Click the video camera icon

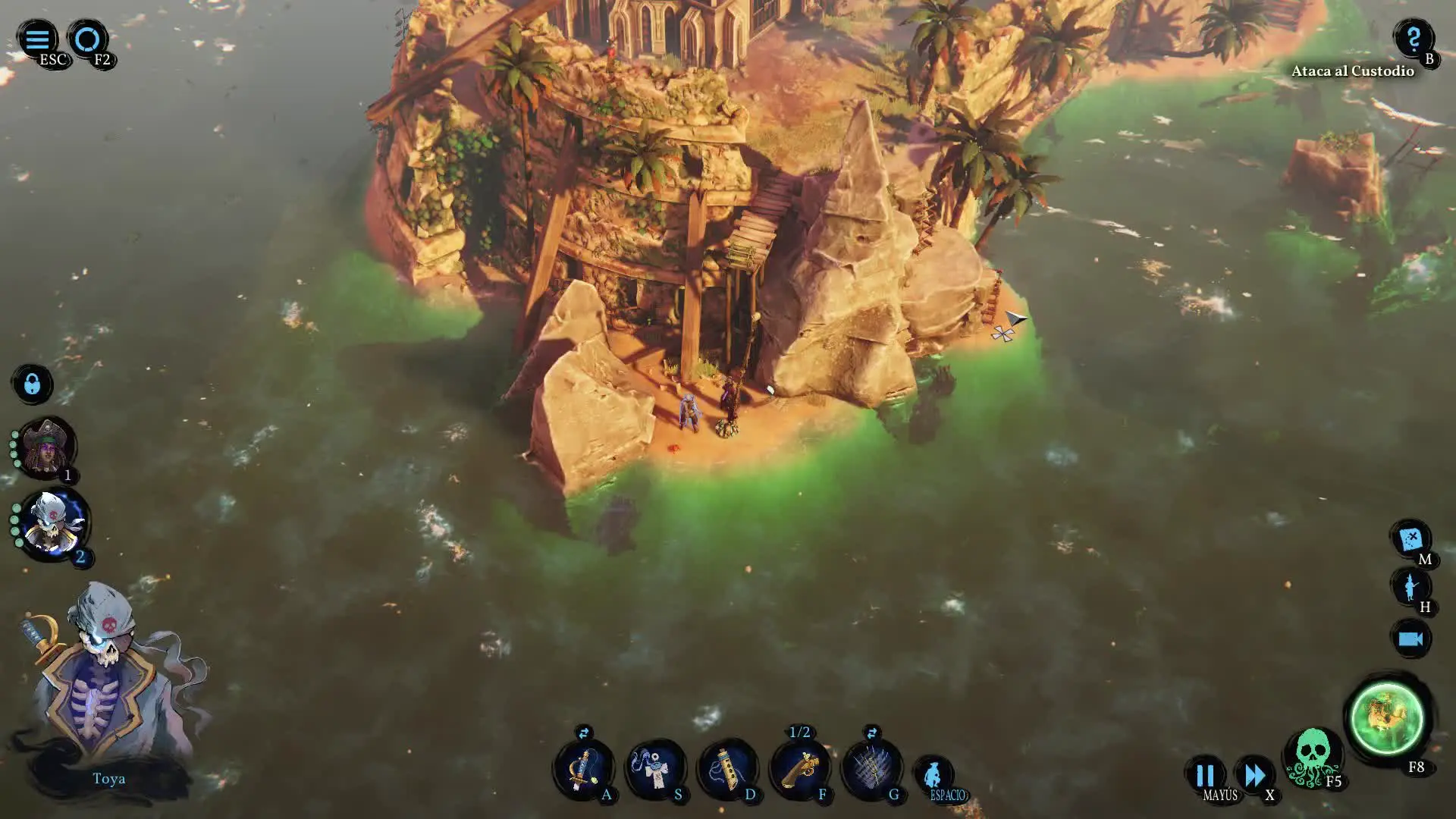(1410, 639)
